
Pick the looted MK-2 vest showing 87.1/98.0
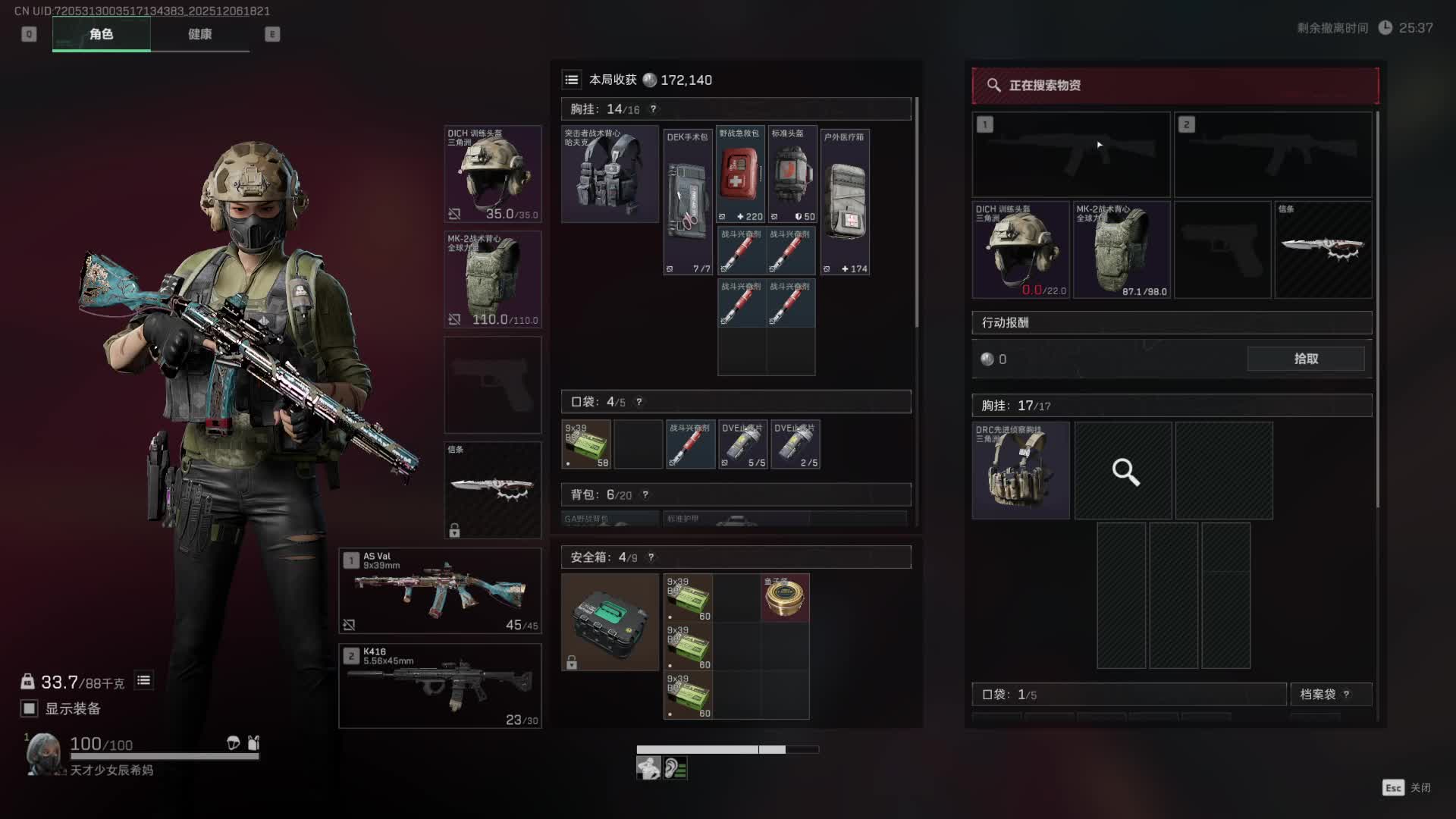coord(1122,249)
